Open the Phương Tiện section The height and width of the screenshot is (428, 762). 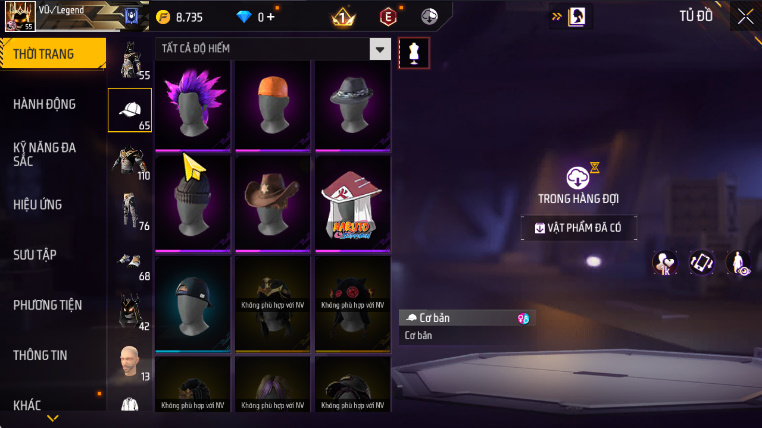pyautogui.click(x=48, y=305)
